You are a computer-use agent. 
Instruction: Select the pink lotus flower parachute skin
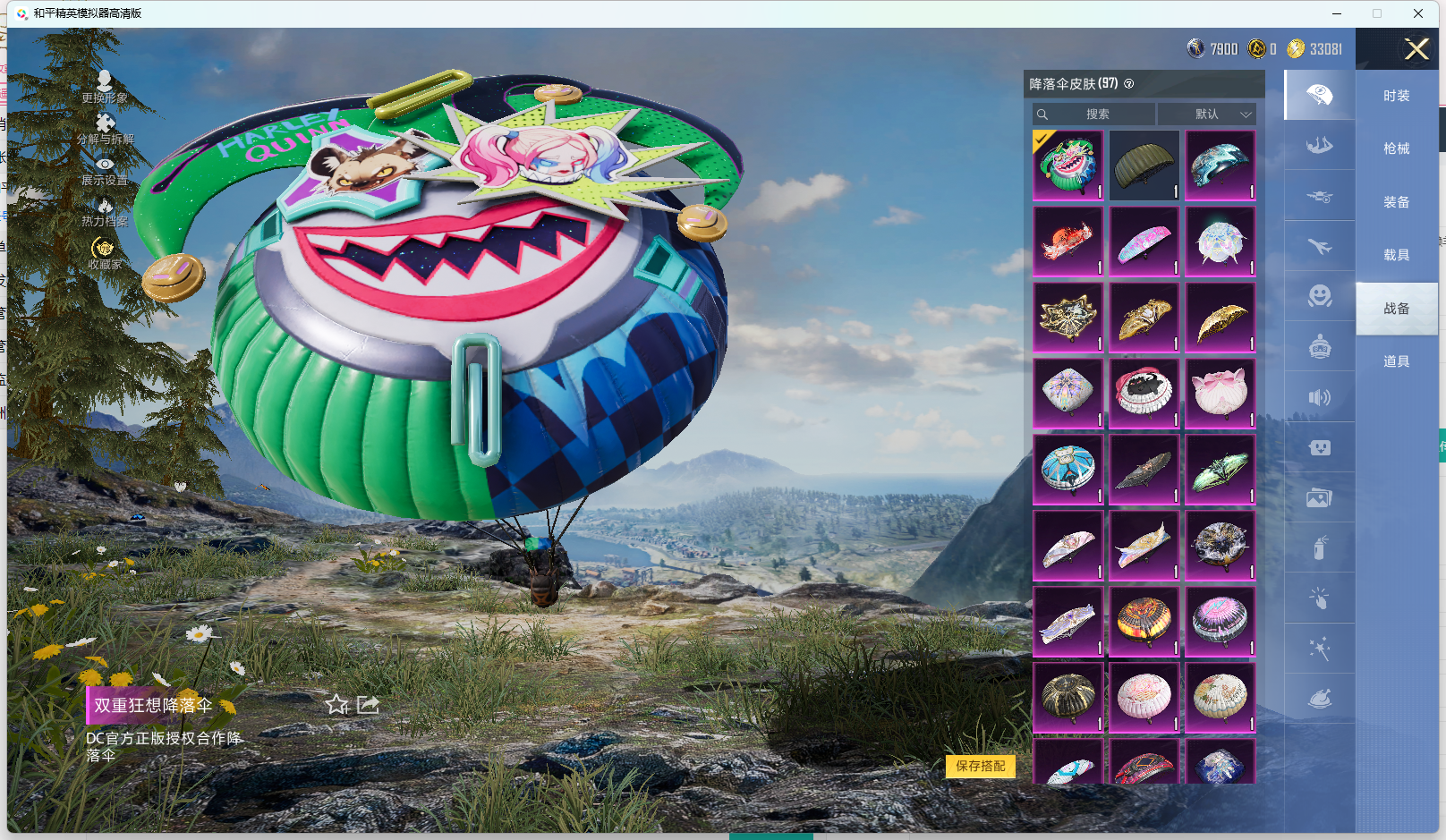coord(1220,394)
